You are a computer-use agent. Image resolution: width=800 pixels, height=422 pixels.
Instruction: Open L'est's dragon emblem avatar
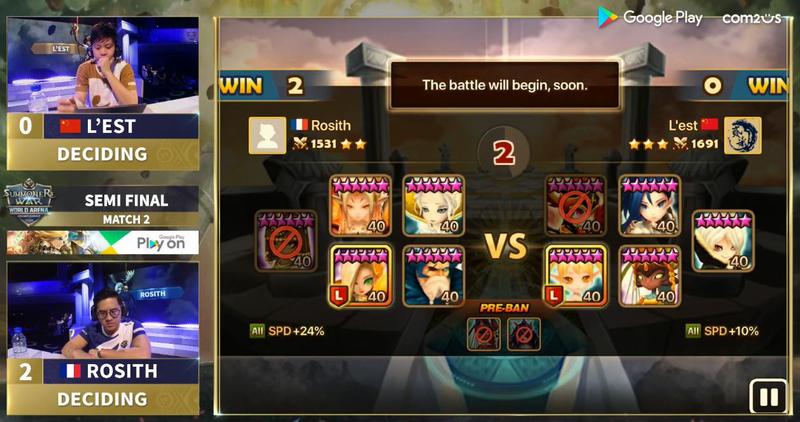(742, 135)
